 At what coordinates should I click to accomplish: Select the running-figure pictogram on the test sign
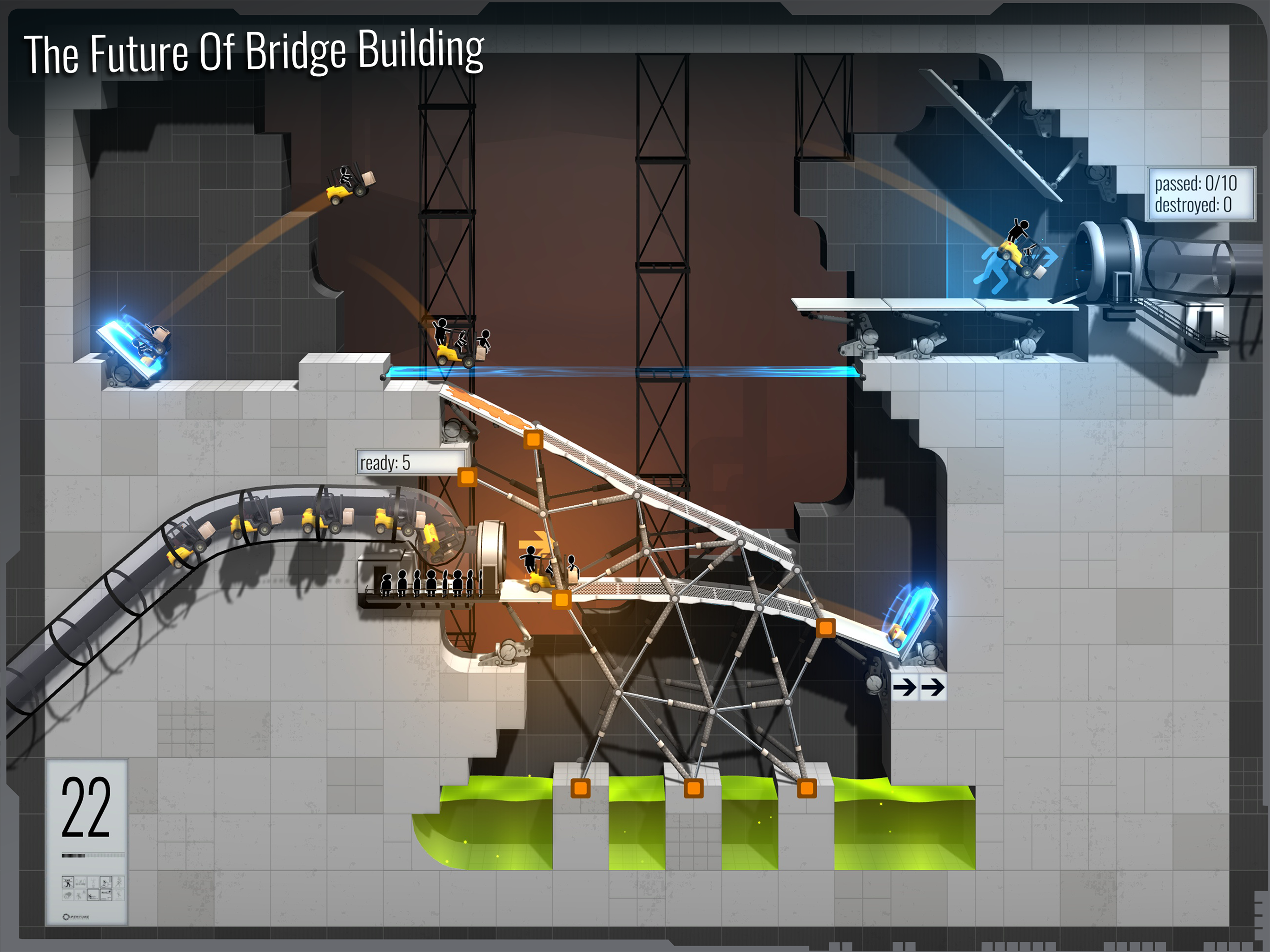pyautogui.click(x=118, y=883)
